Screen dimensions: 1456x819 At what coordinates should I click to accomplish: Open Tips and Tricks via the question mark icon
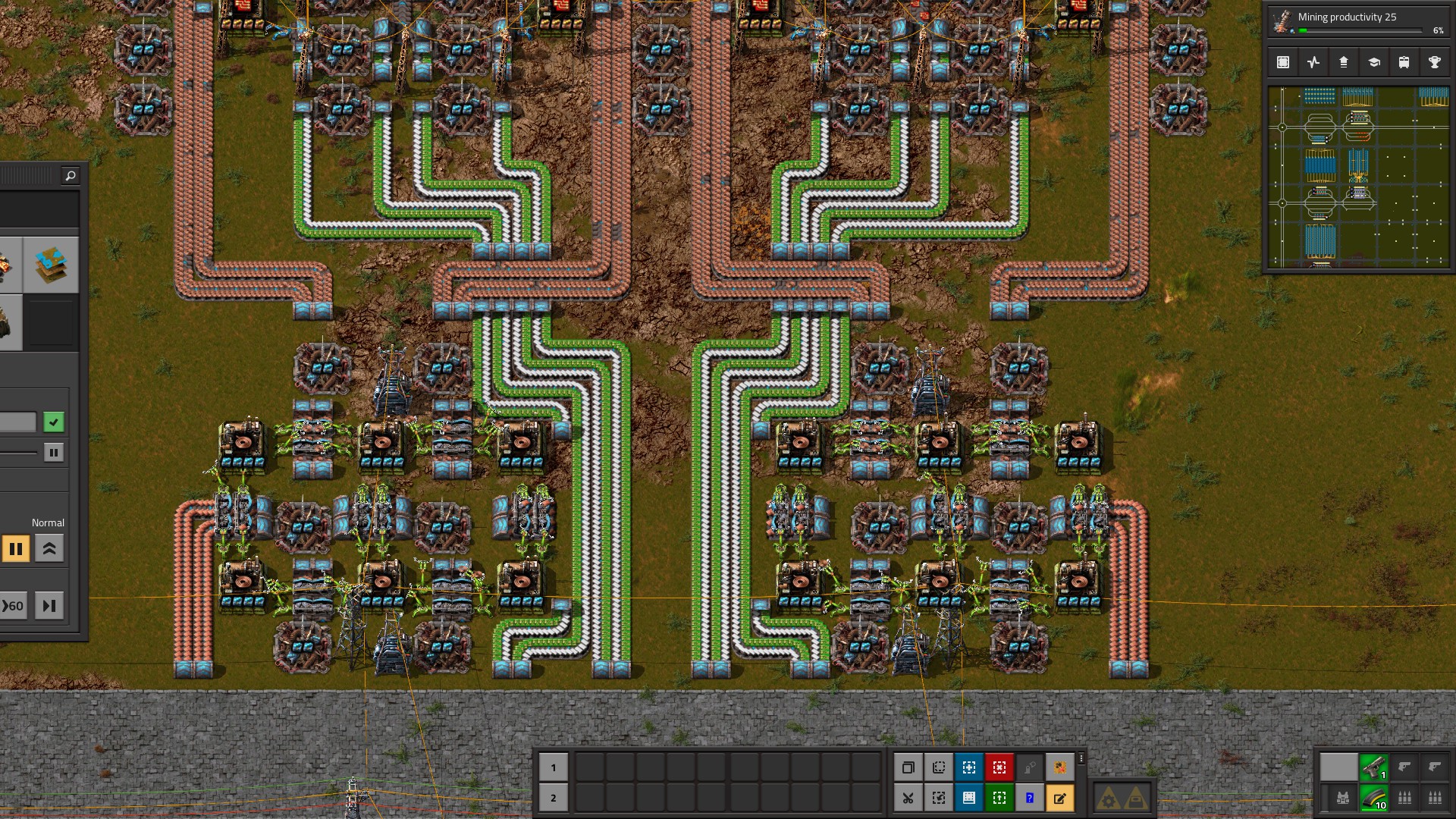1030,797
